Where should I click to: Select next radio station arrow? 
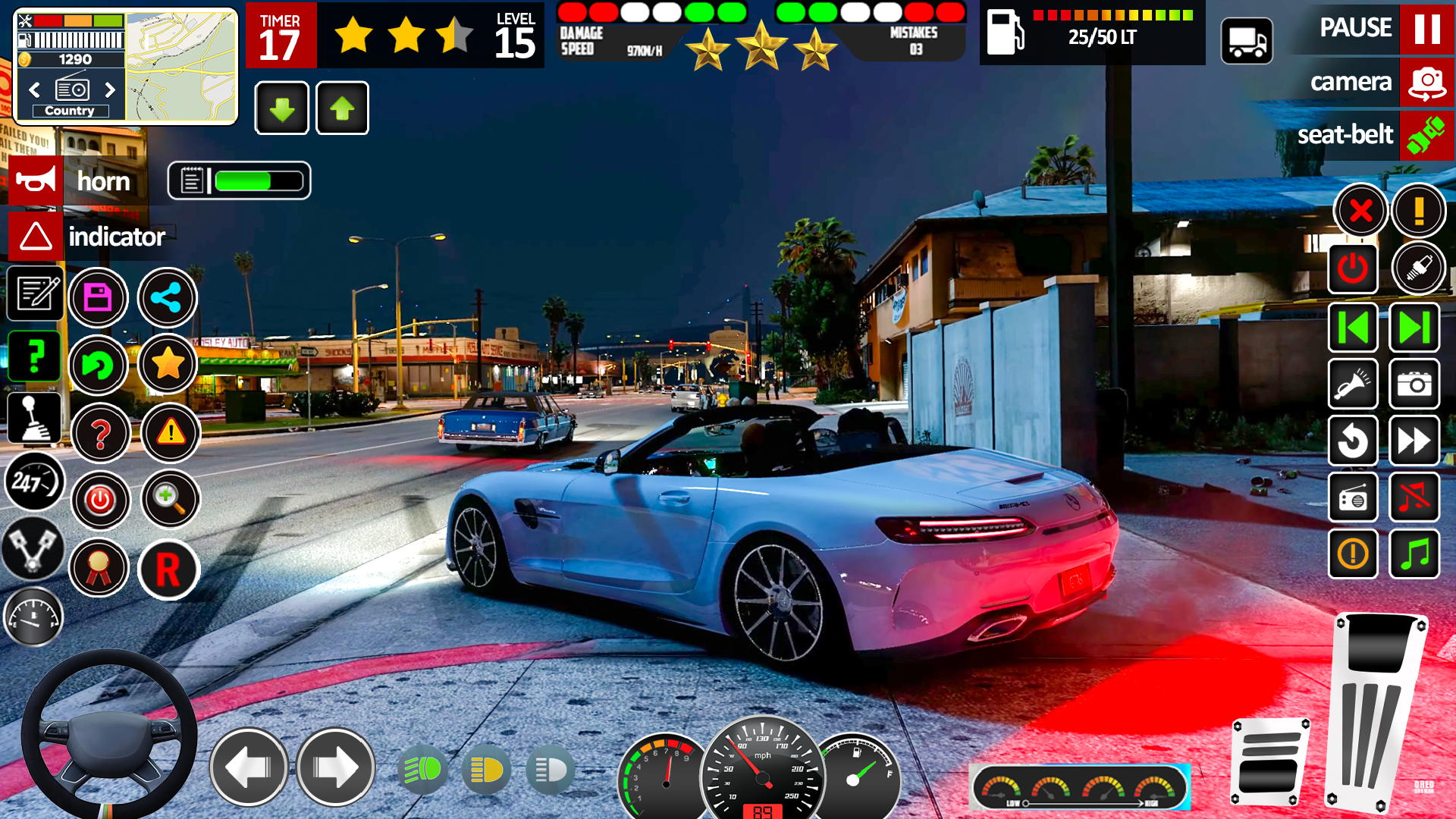[x=110, y=90]
